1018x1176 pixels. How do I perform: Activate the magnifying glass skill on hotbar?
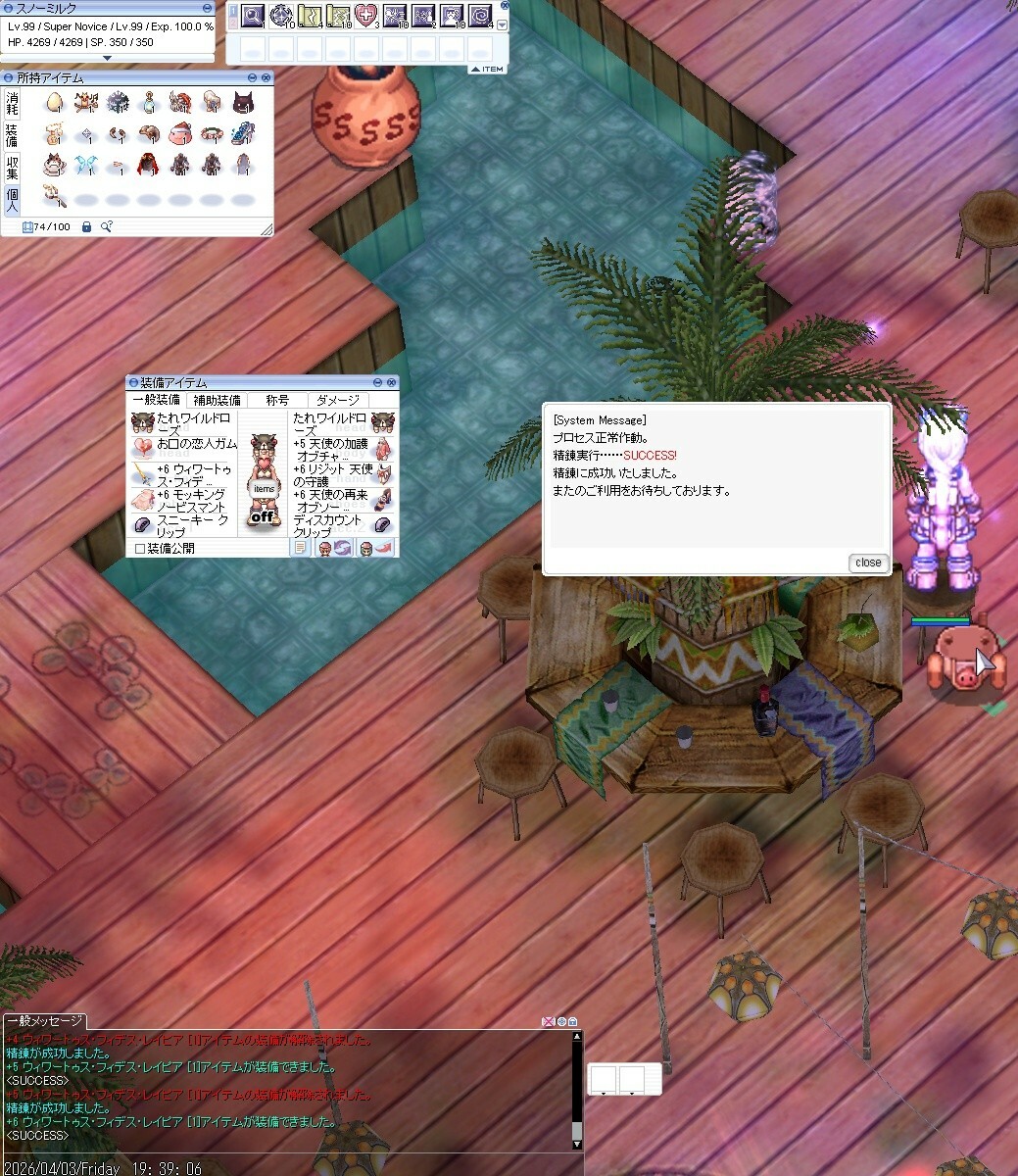tap(253, 15)
